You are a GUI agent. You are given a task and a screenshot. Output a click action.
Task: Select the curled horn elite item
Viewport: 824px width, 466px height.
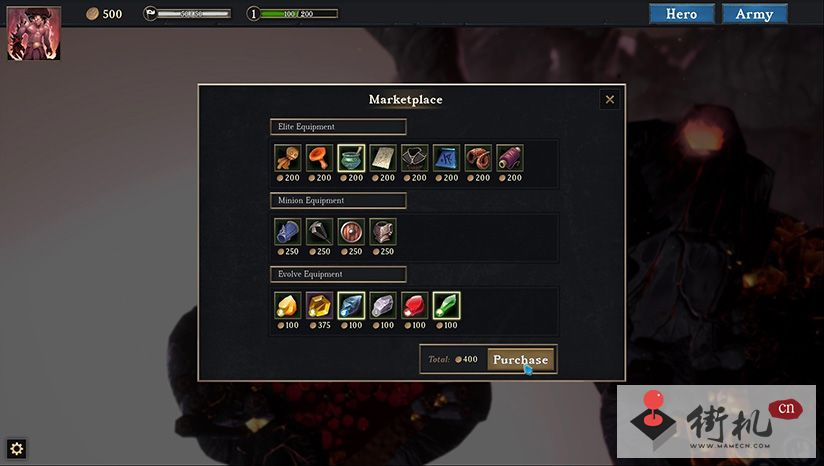pyautogui.click(x=478, y=158)
